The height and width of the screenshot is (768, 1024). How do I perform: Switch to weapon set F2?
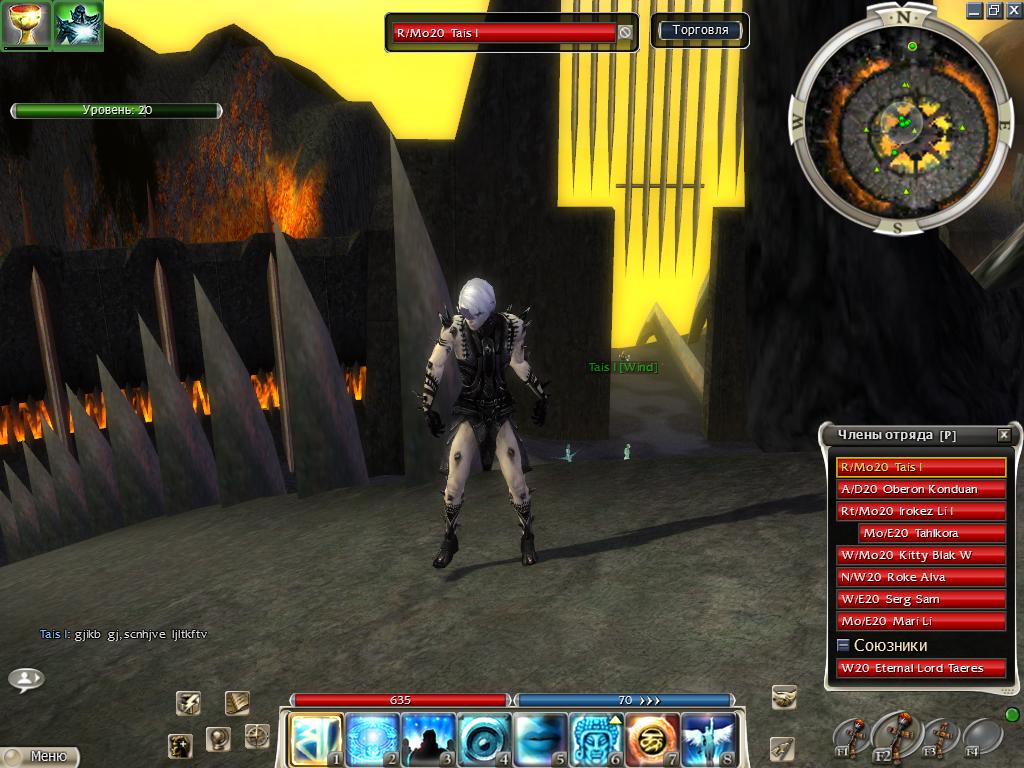tap(893, 735)
